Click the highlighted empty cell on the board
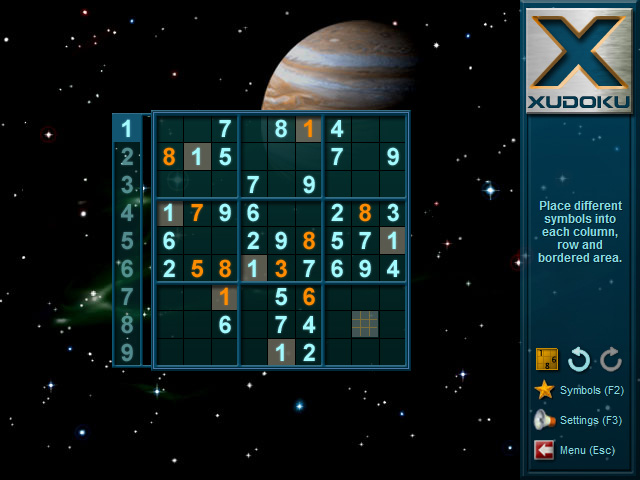The height and width of the screenshot is (480, 640). (365, 324)
